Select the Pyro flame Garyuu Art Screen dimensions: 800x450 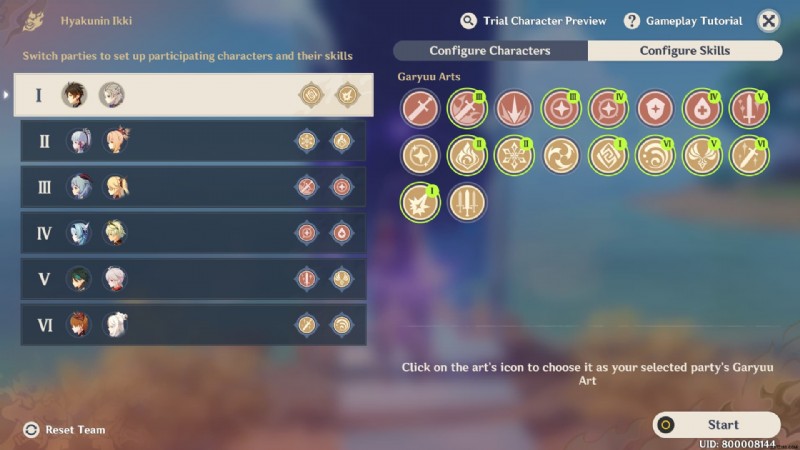[x=467, y=156]
